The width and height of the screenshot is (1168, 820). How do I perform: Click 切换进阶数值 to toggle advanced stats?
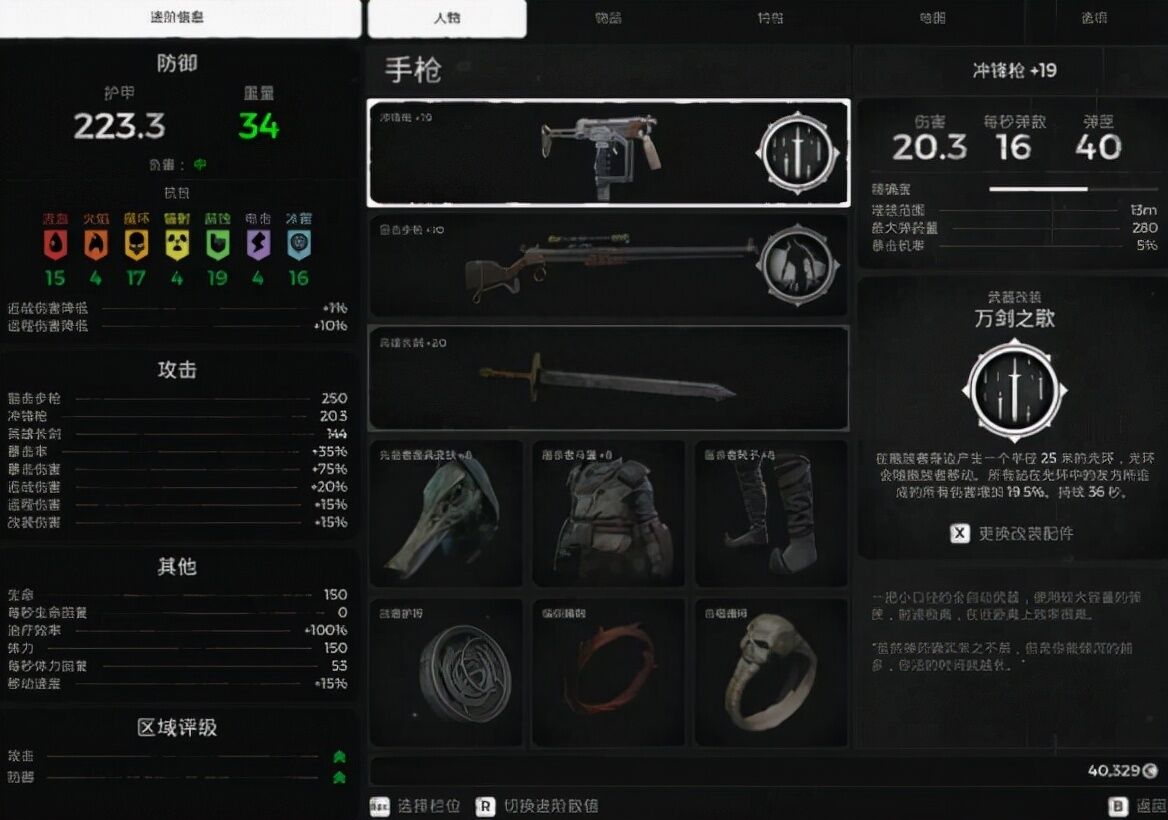[537, 805]
